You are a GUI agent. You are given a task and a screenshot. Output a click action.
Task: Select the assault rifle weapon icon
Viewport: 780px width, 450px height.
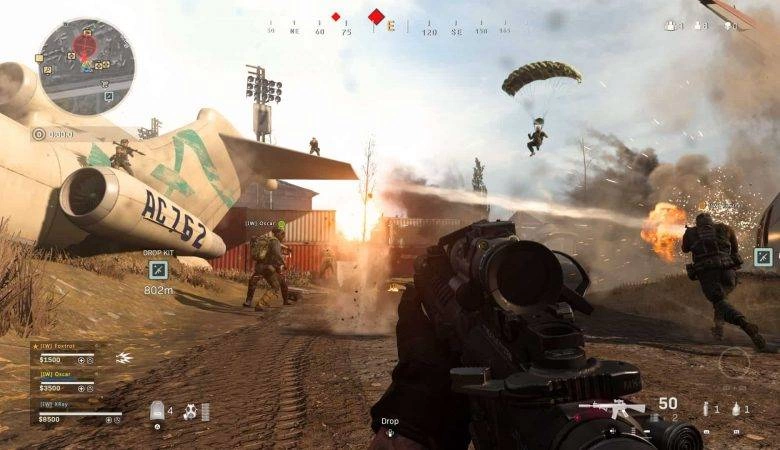point(613,407)
